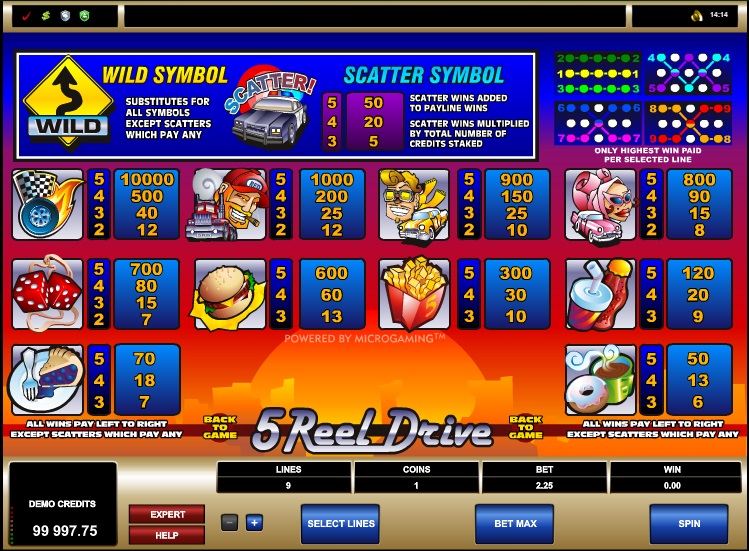Decrease coin size with the minus button
Image resolution: width=749 pixels, height=551 pixels.
[x=230, y=522]
